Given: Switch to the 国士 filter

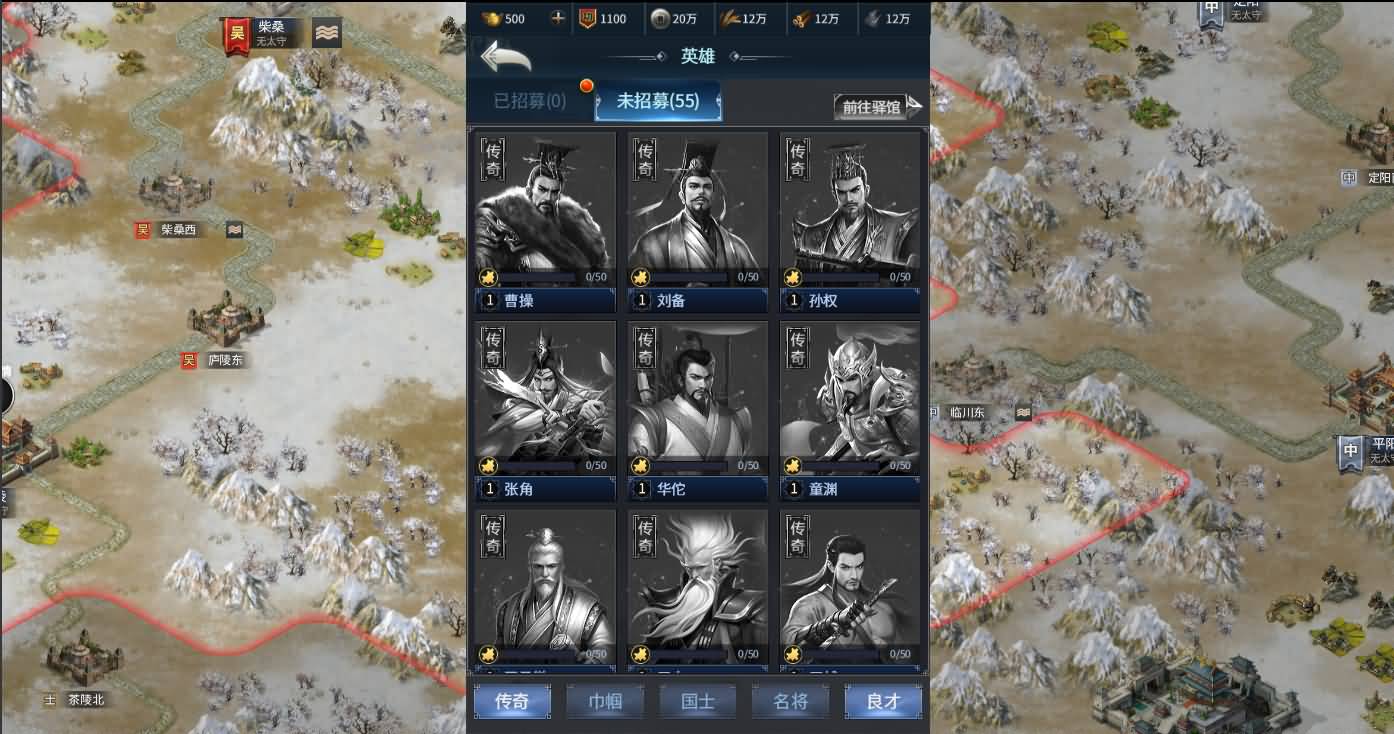Looking at the screenshot, I should coord(697,702).
